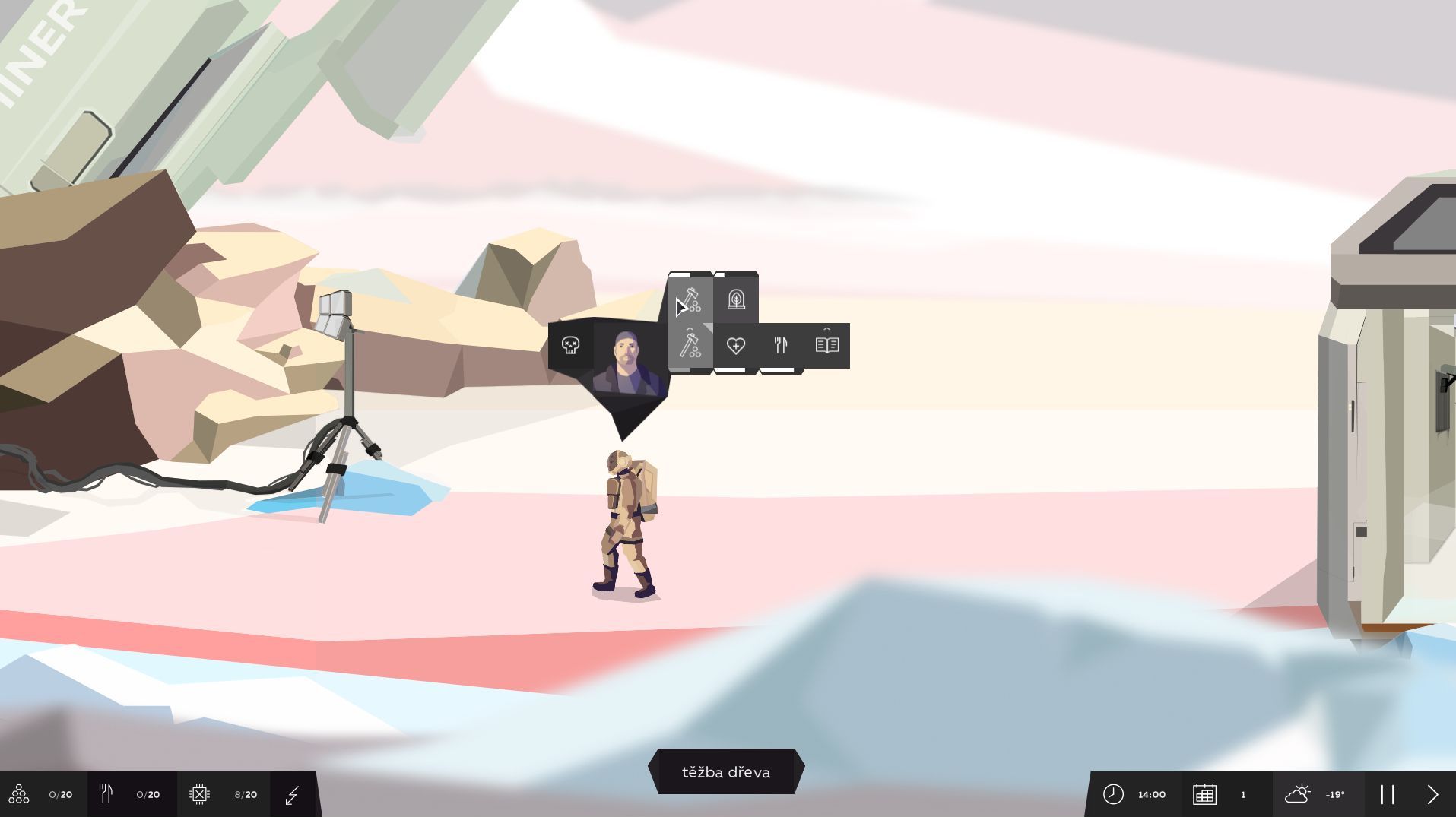Speed up time with the arrow button
This screenshot has width=1456, height=817.
pos(1432,795)
